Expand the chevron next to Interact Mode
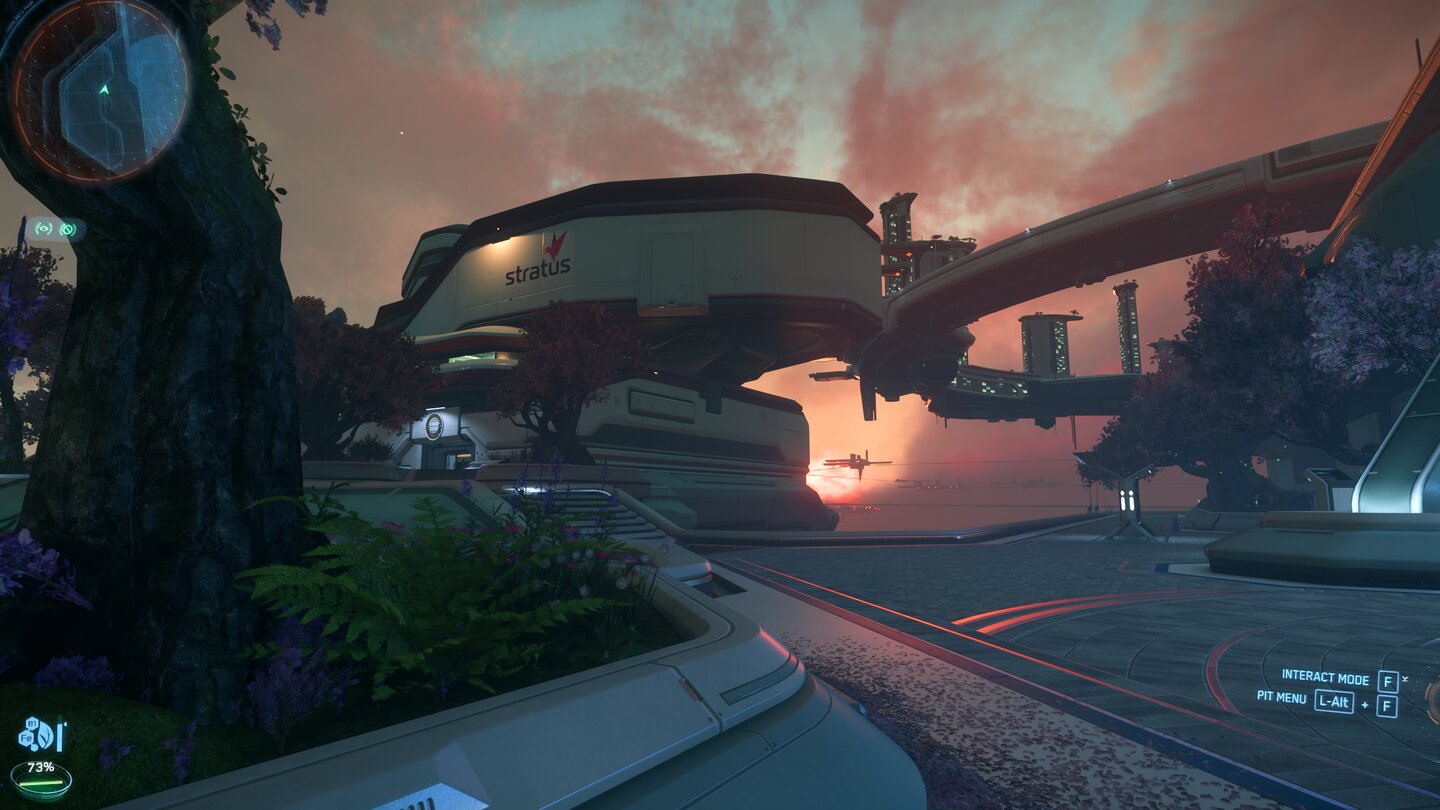This screenshot has width=1440, height=810. pyautogui.click(x=1405, y=679)
